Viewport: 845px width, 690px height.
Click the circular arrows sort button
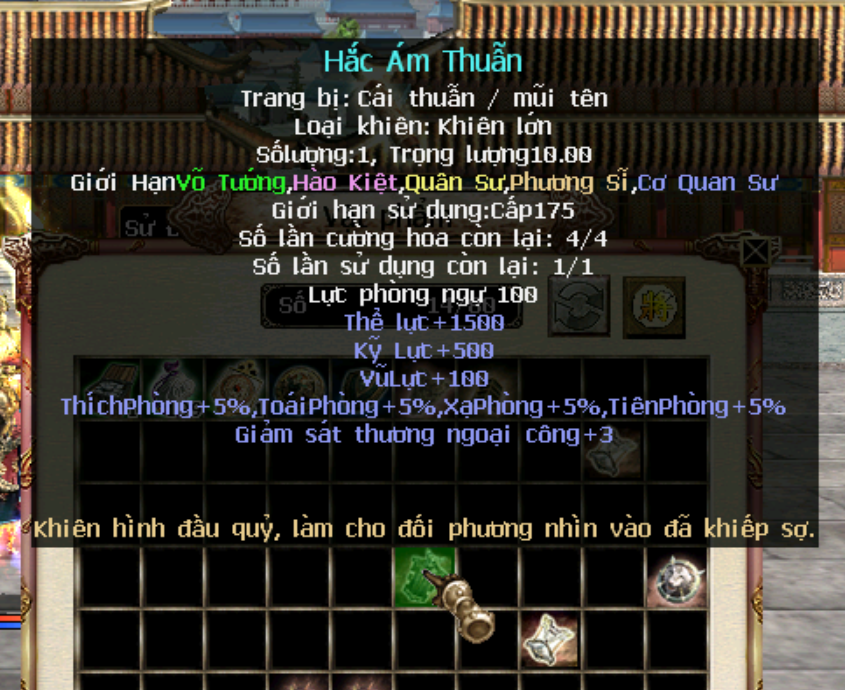coord(579,305)
